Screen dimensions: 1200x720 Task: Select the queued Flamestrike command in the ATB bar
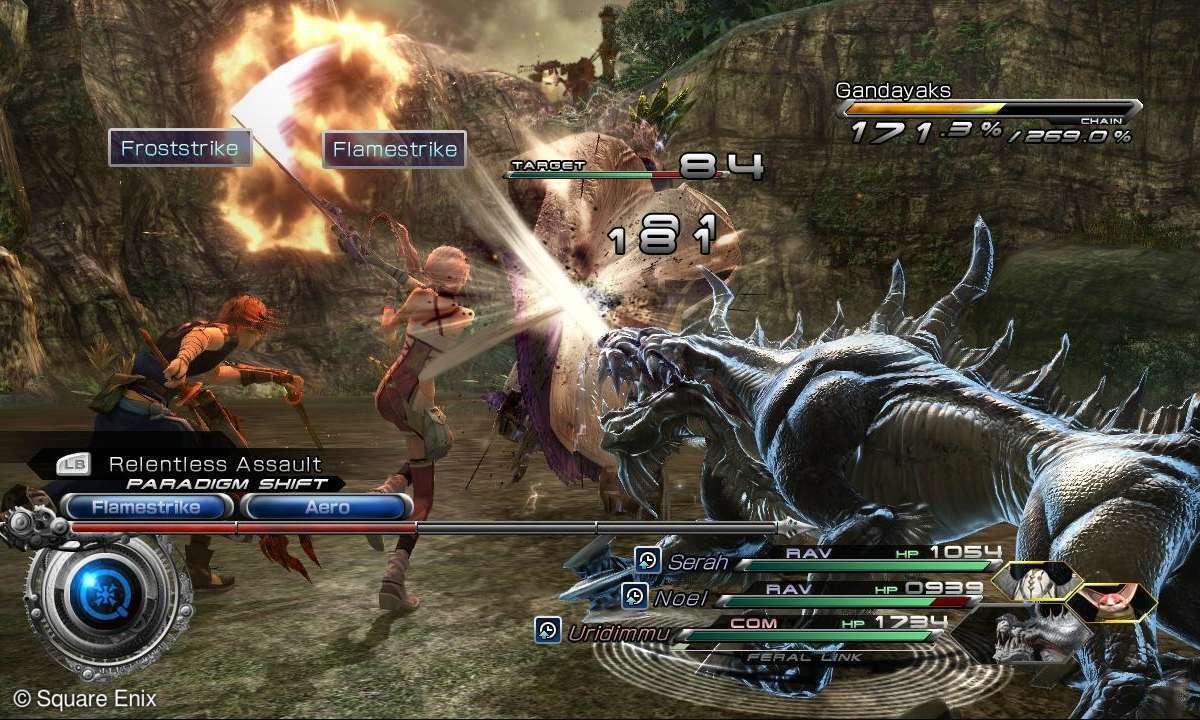(148, 507)
